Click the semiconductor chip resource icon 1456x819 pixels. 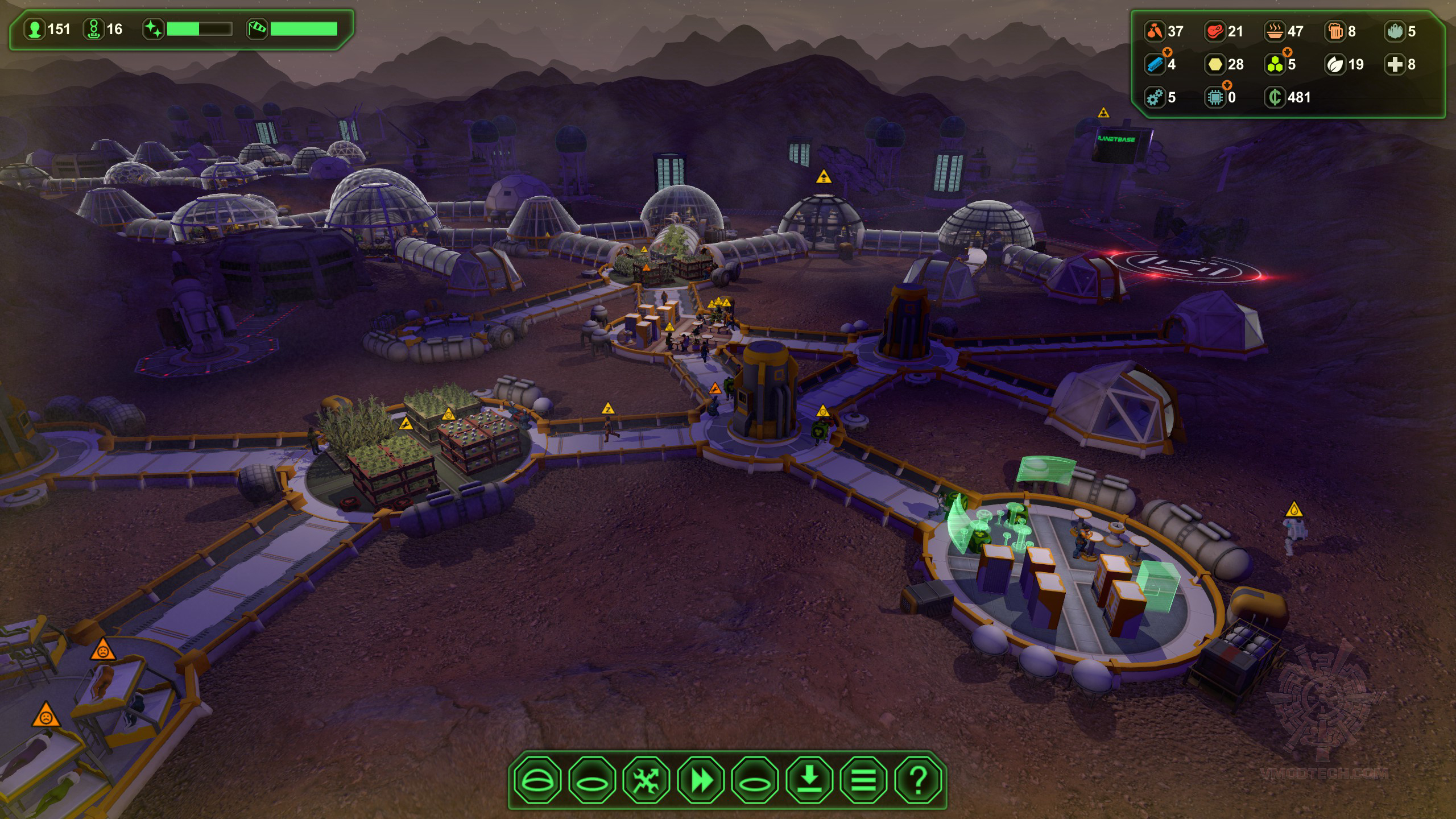[x=1214, y=98]
